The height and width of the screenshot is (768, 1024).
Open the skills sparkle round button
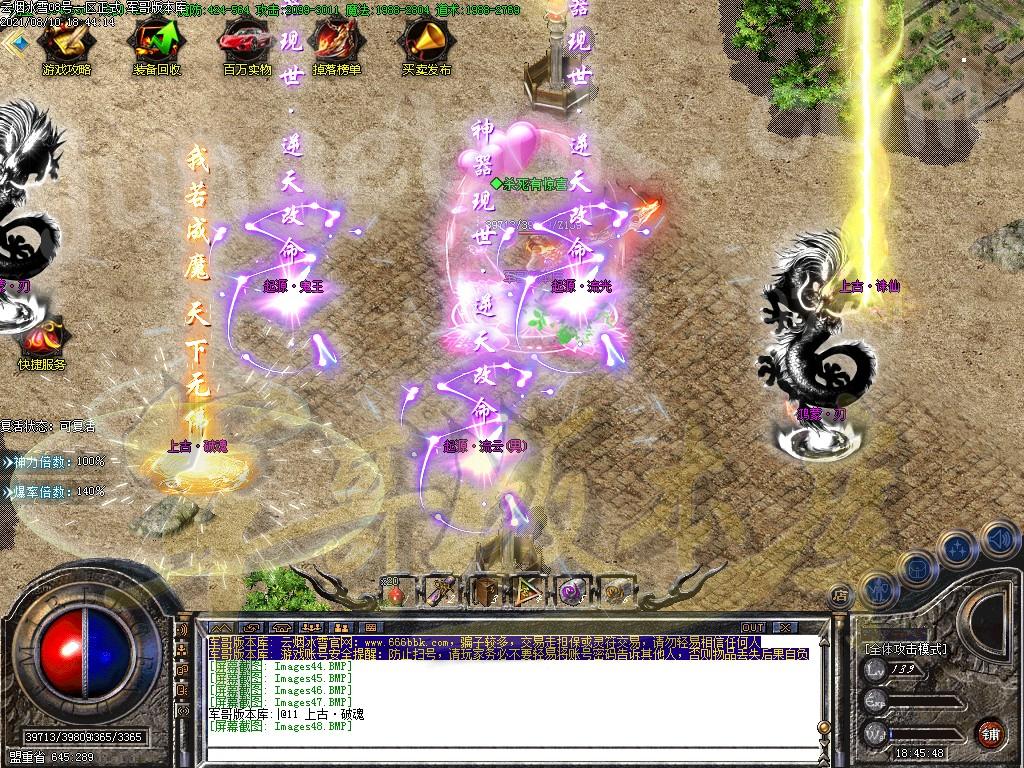[957, 548]
